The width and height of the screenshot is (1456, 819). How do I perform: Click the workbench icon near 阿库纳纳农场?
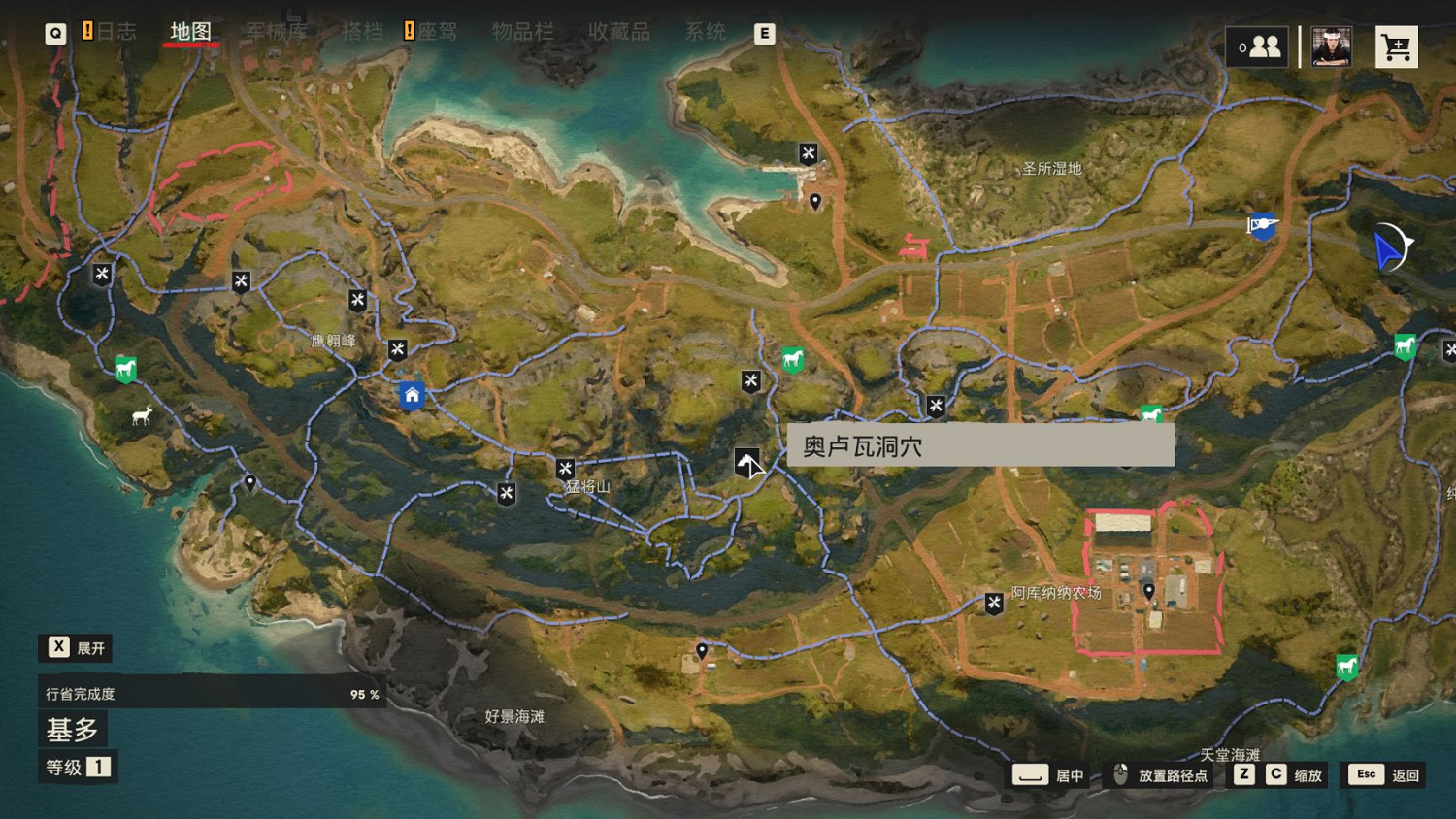[992, 604]
